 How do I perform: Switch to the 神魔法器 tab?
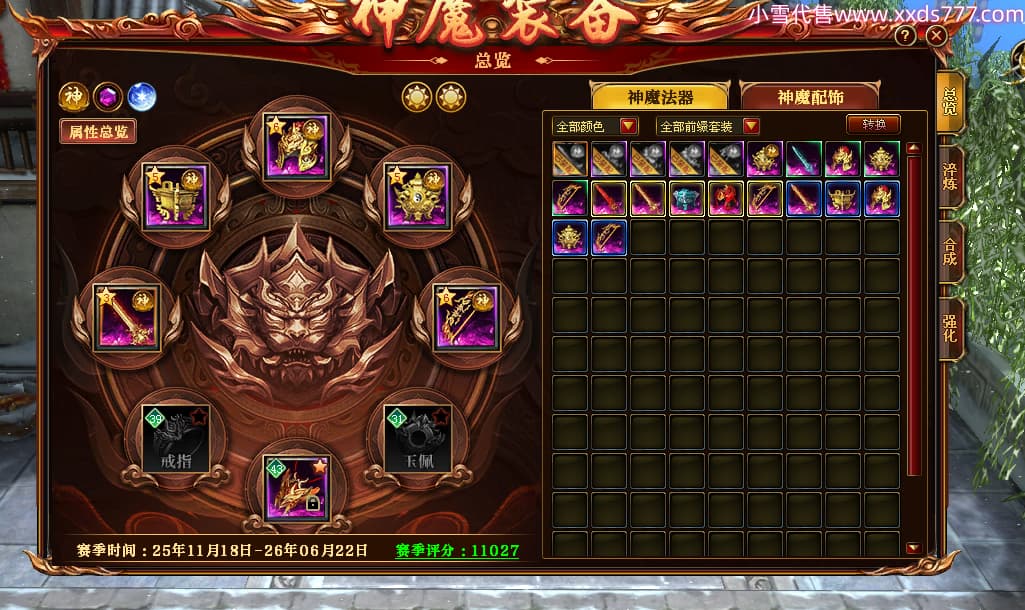click(x=660, y=97)
